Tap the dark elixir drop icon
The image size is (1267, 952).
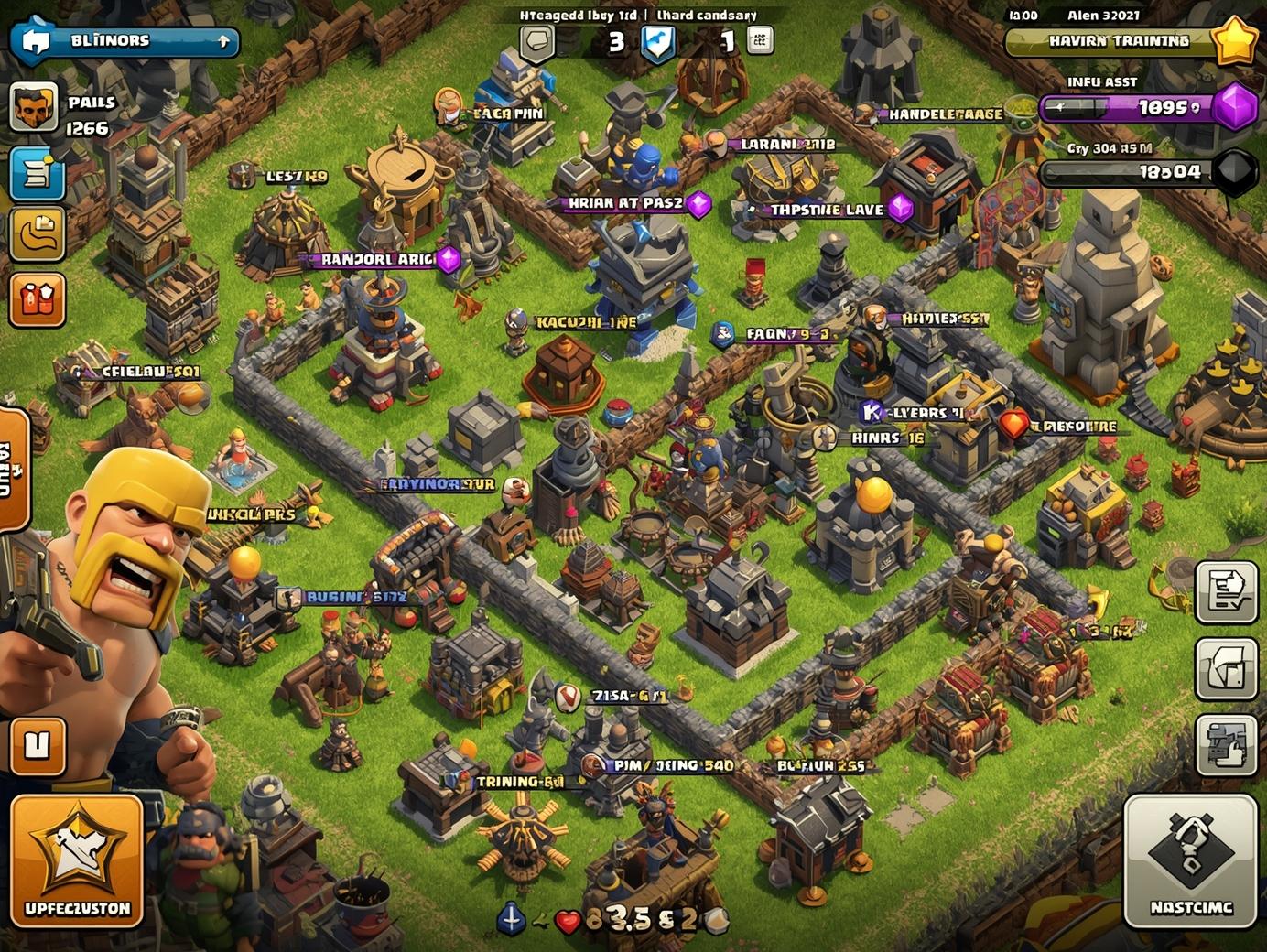click(x=1235, y=172)
